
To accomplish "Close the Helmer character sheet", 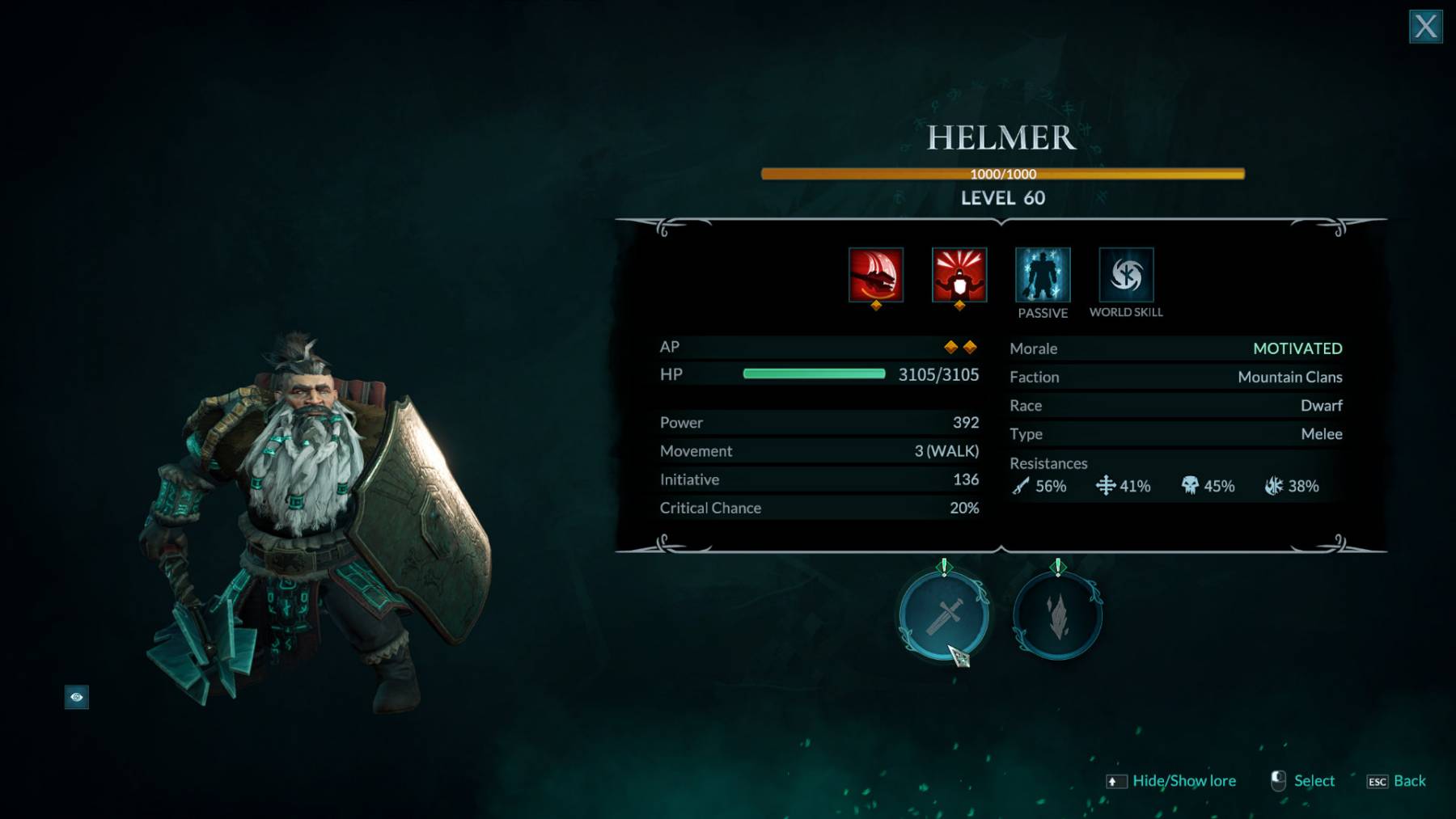I will 1425,27.
